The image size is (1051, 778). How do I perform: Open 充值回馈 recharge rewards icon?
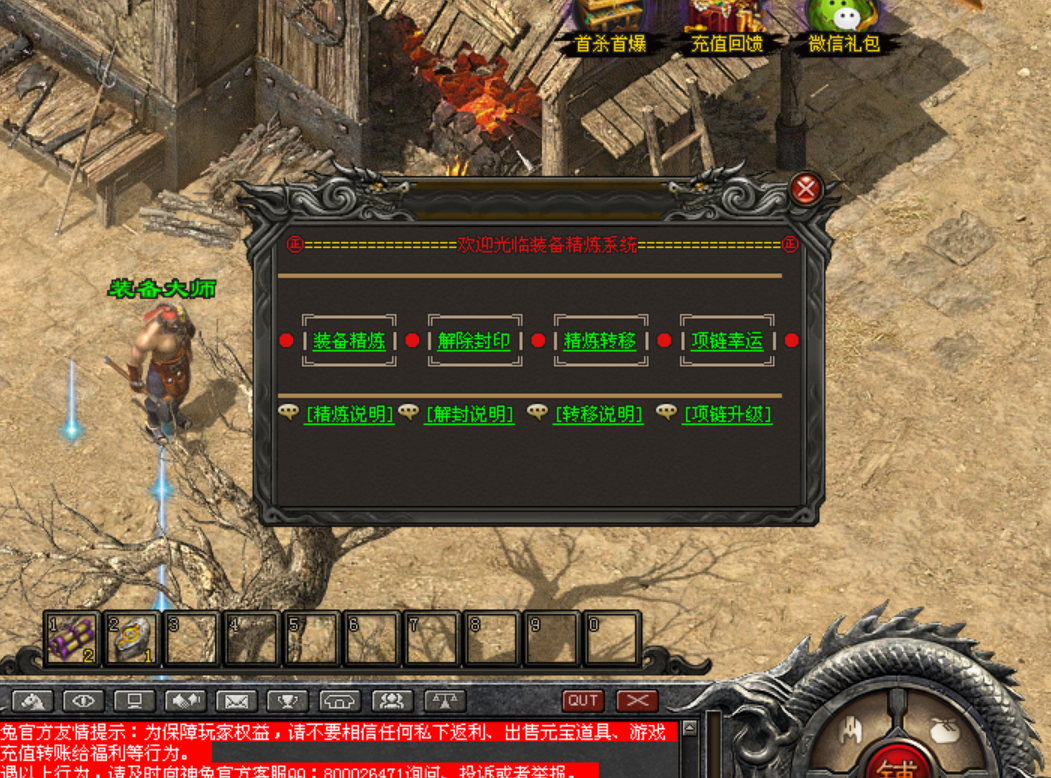(x=727, y=25)
